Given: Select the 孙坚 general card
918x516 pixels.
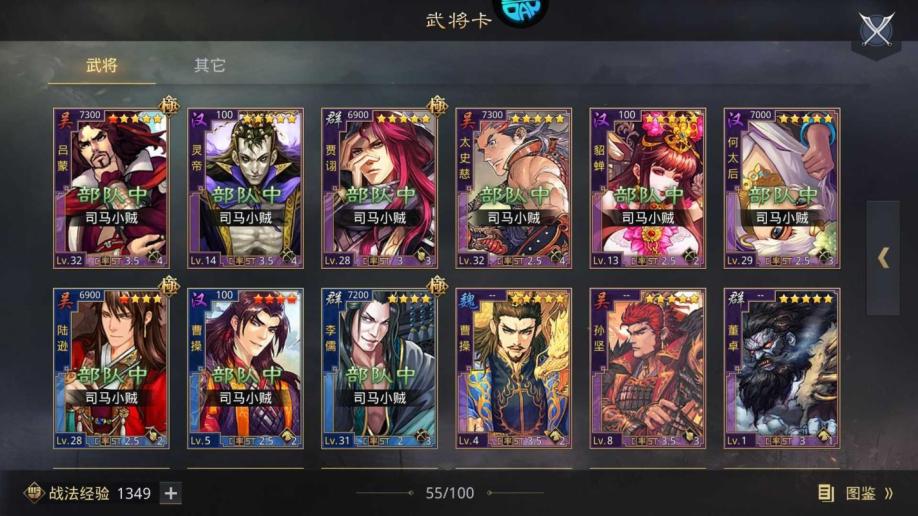Looking at the screenshot, I should (647, 368).
